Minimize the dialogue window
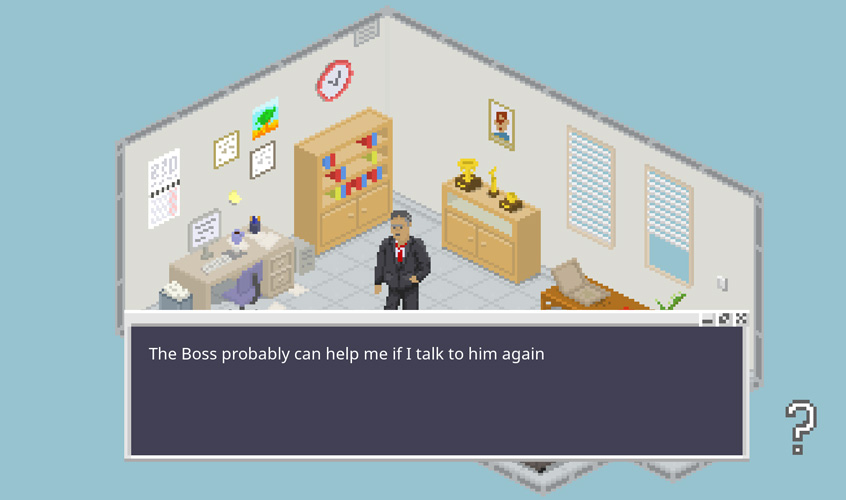Viewport: 846px width, 500px height. 708,319
